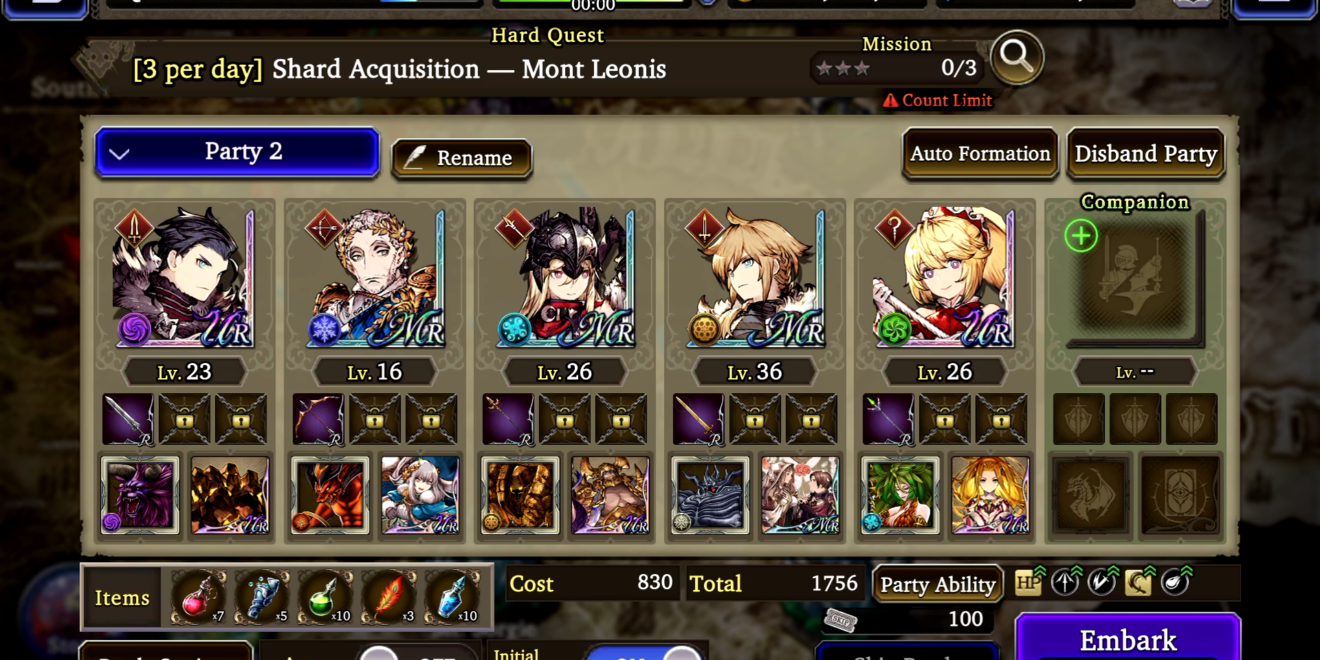The width and height of the screenshot is (1320, 660).
Task: Inspect missions with the magnifying glass
Action: click(x=1017, y=58)
